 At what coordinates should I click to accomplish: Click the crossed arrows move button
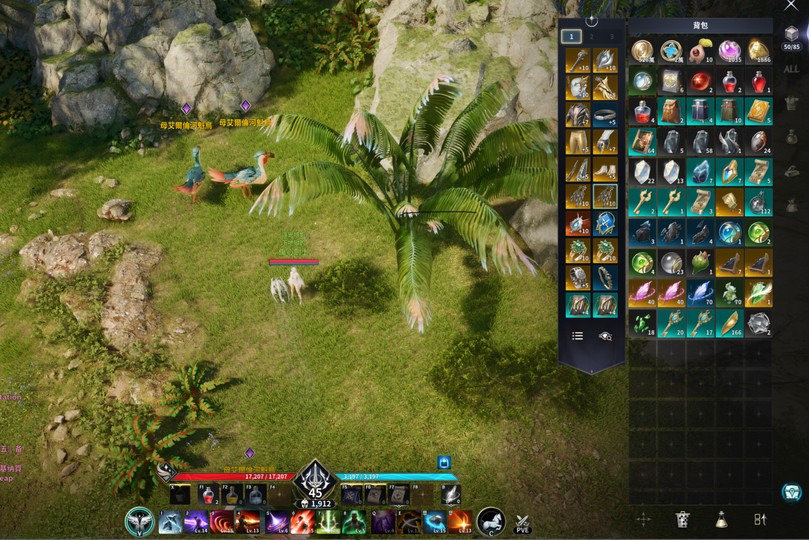[644, 518]
